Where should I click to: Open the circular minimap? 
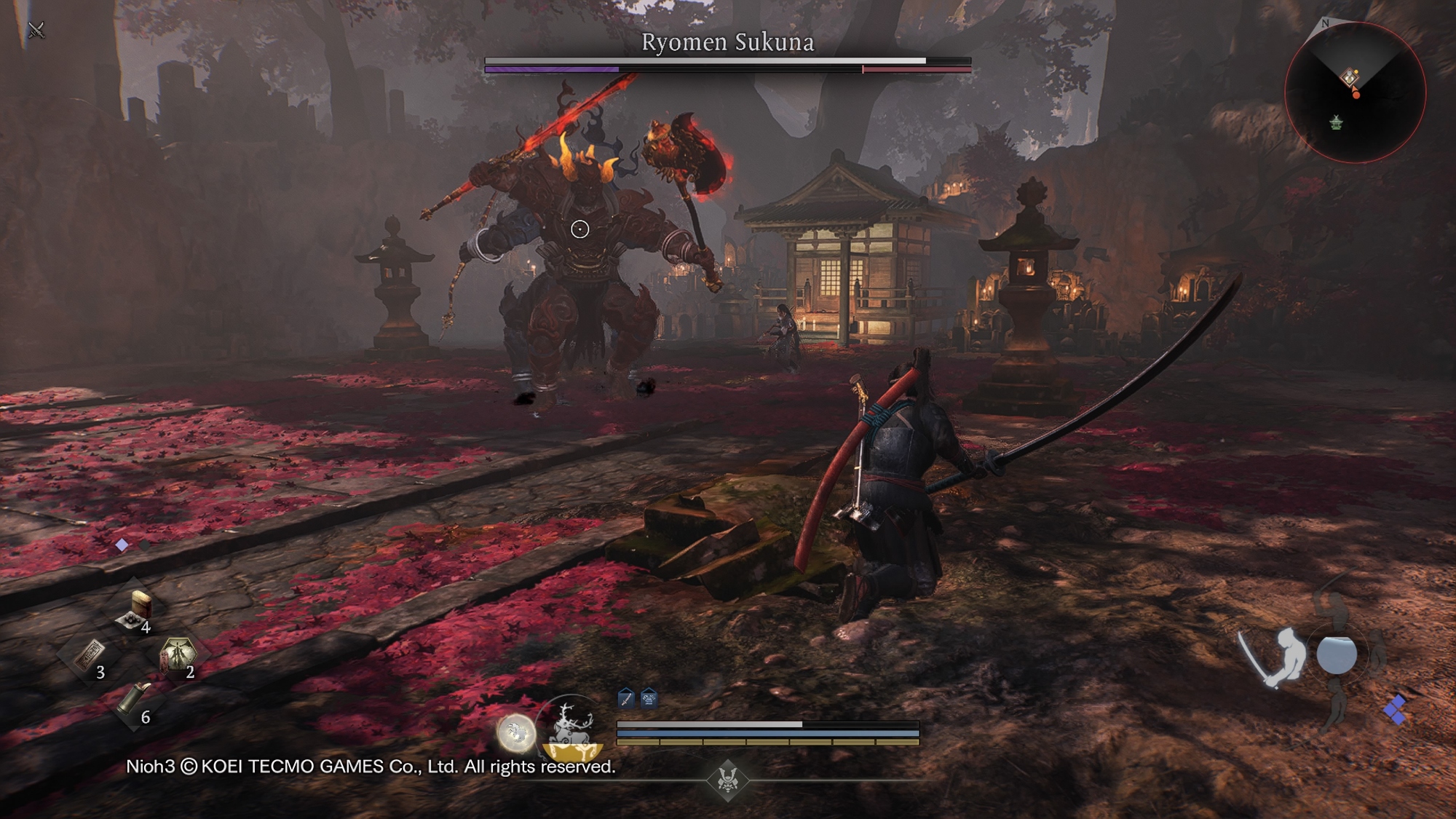click(x=1354, y=92)
